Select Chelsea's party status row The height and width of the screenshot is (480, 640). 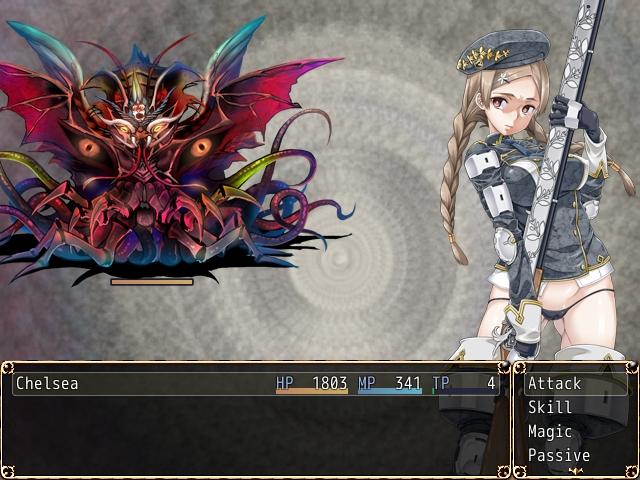[x=255, y=383]
